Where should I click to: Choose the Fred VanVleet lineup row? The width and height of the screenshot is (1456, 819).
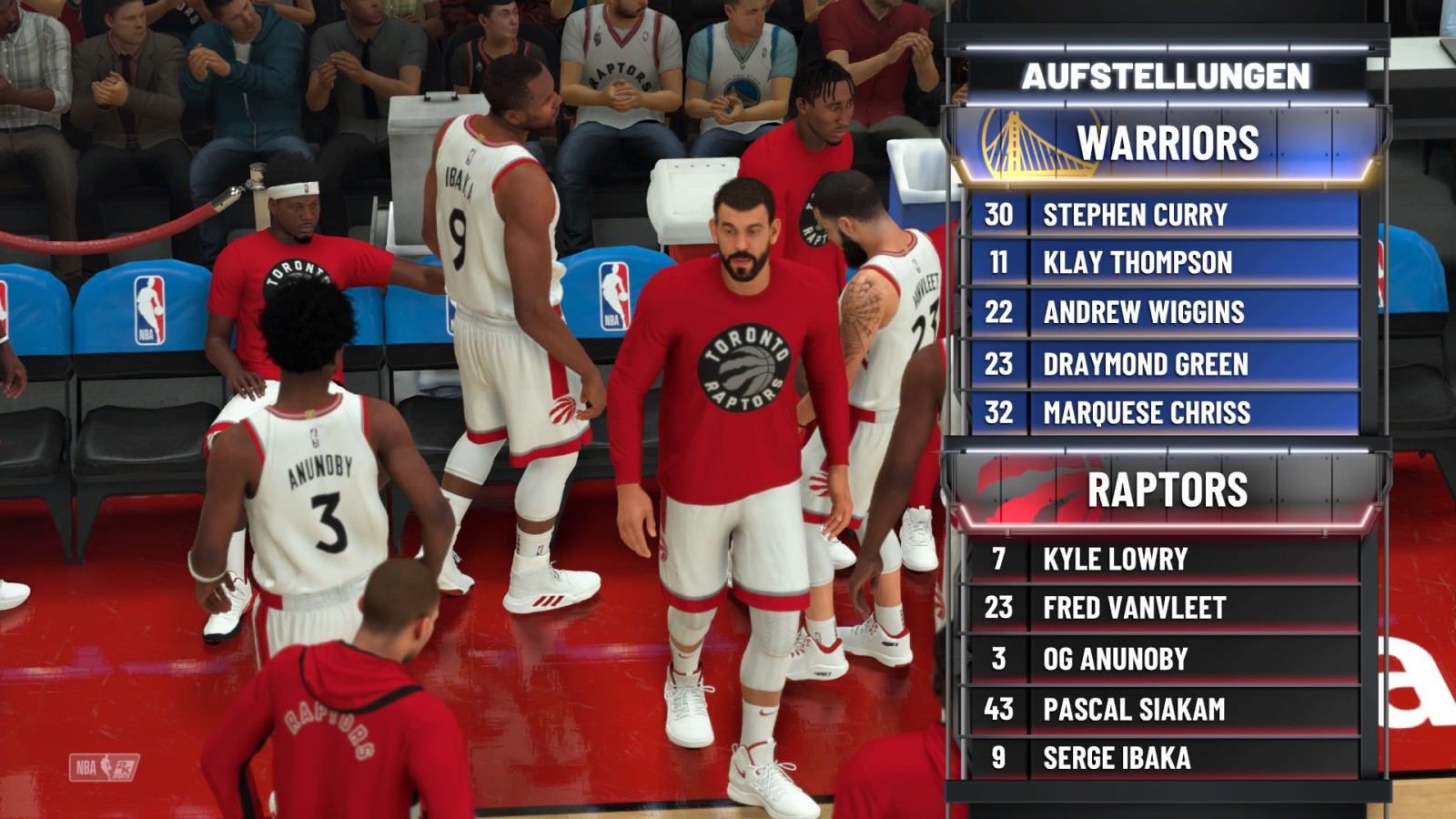pos(1165,607)
